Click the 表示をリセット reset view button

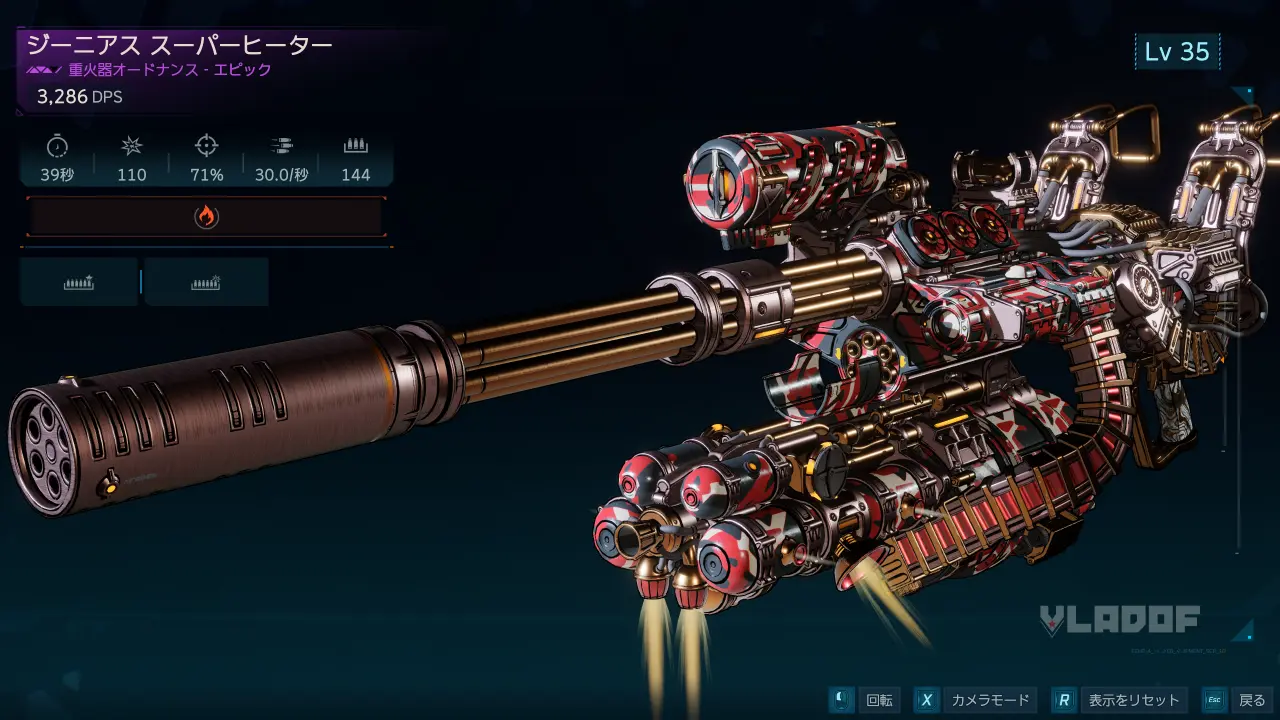(x=1119, y=700)
